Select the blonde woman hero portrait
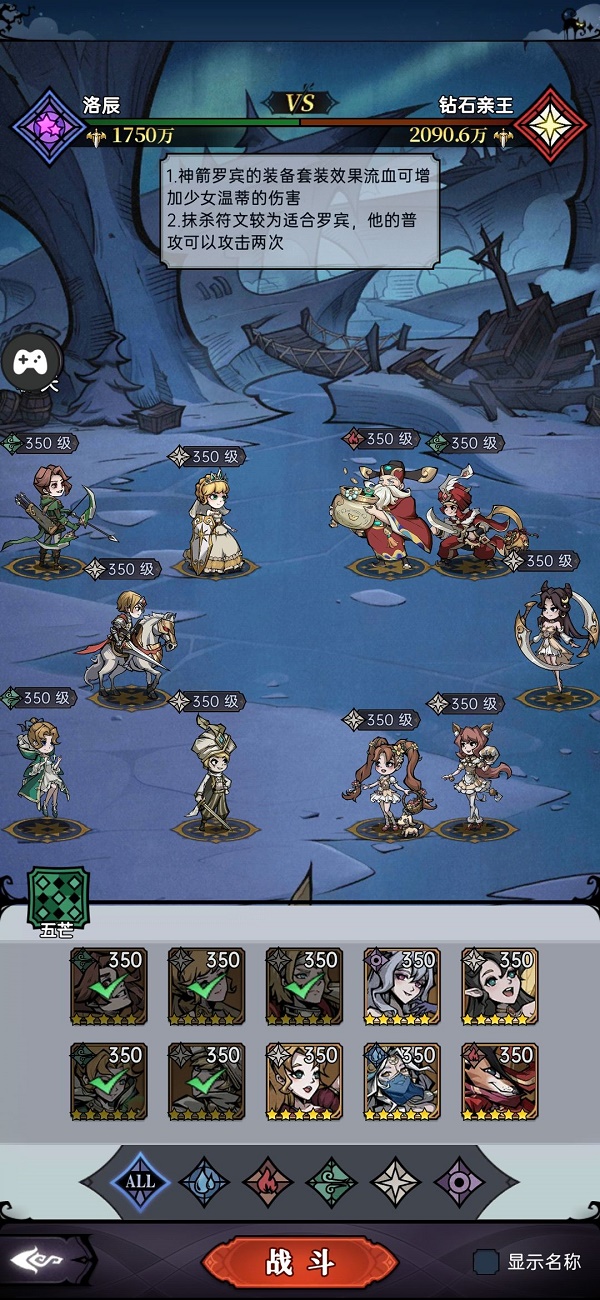This screenshot has width=600, height=1300. [304, 1081]
